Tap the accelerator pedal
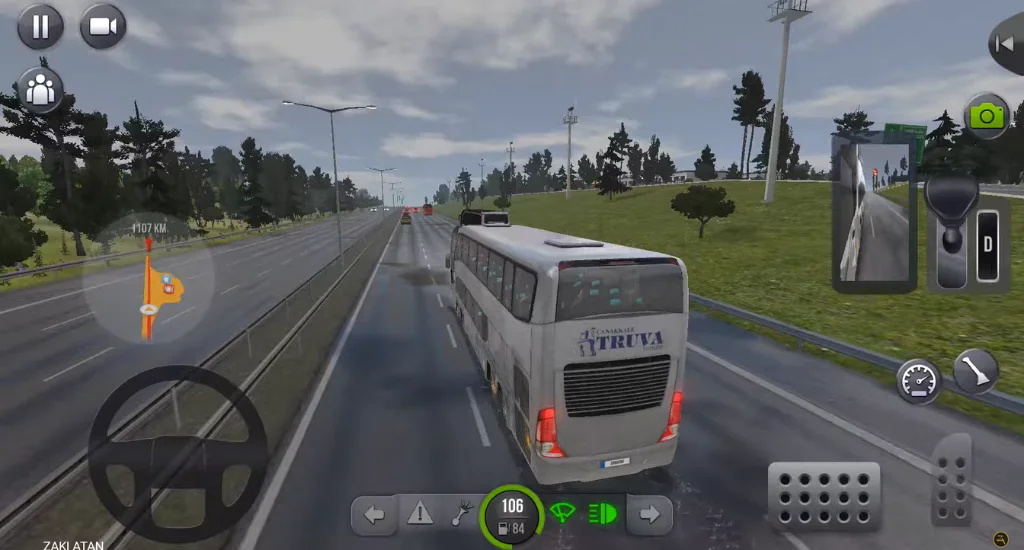This screenshot has height=550, width=1024. (951, 479)
